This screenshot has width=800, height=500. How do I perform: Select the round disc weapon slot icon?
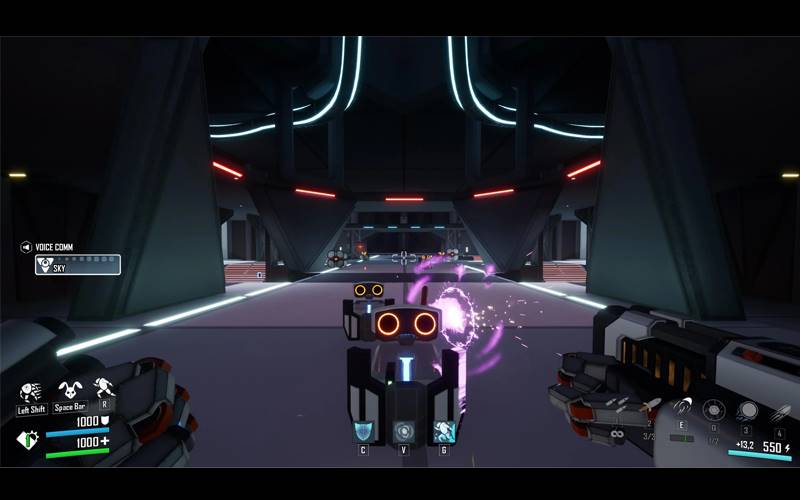click(714, 410)
